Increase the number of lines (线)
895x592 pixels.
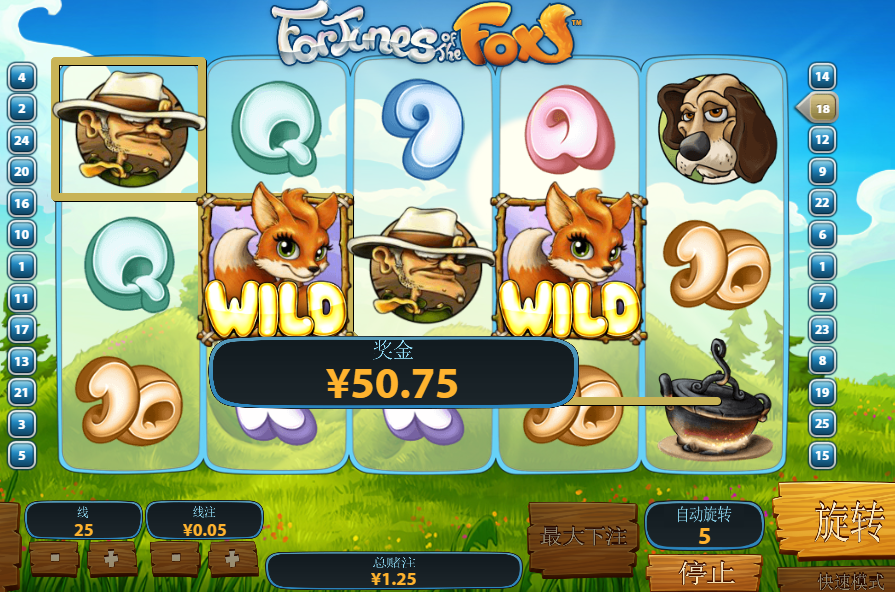(112, 558)
